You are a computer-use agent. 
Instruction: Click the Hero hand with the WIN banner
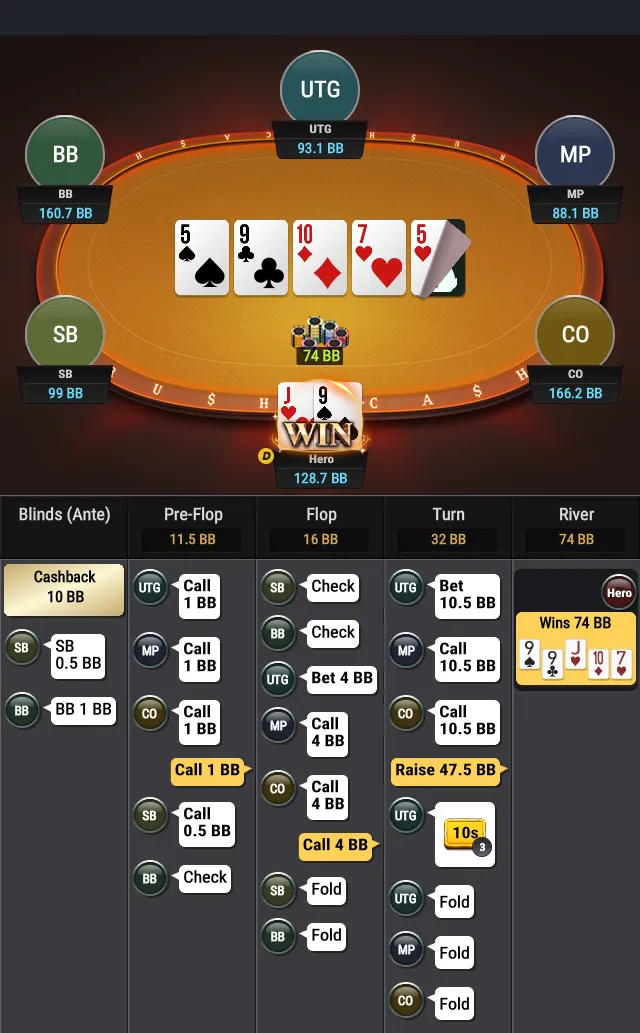coord(319,417)
